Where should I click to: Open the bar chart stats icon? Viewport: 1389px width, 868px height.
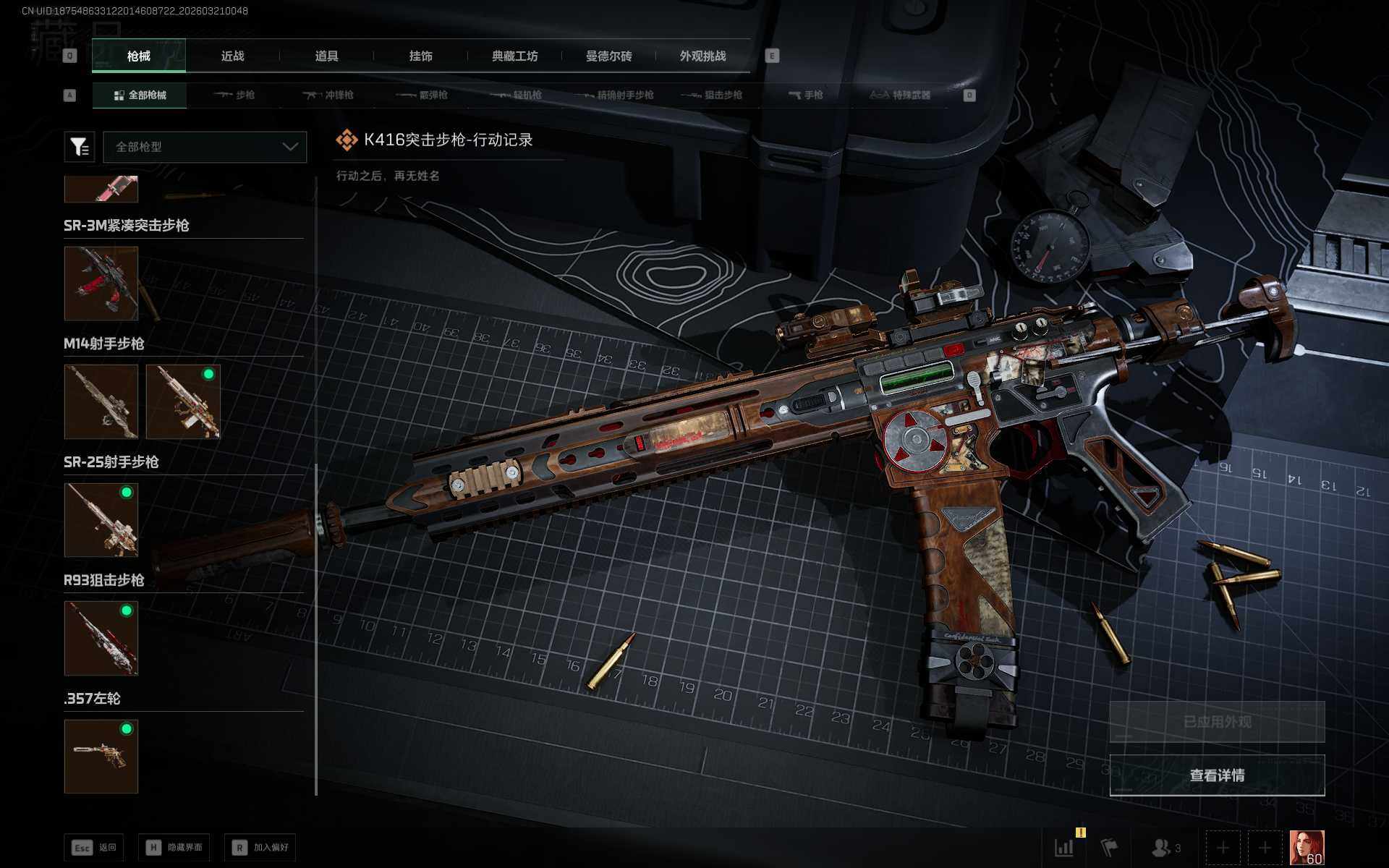click(x=1064, y=847)
